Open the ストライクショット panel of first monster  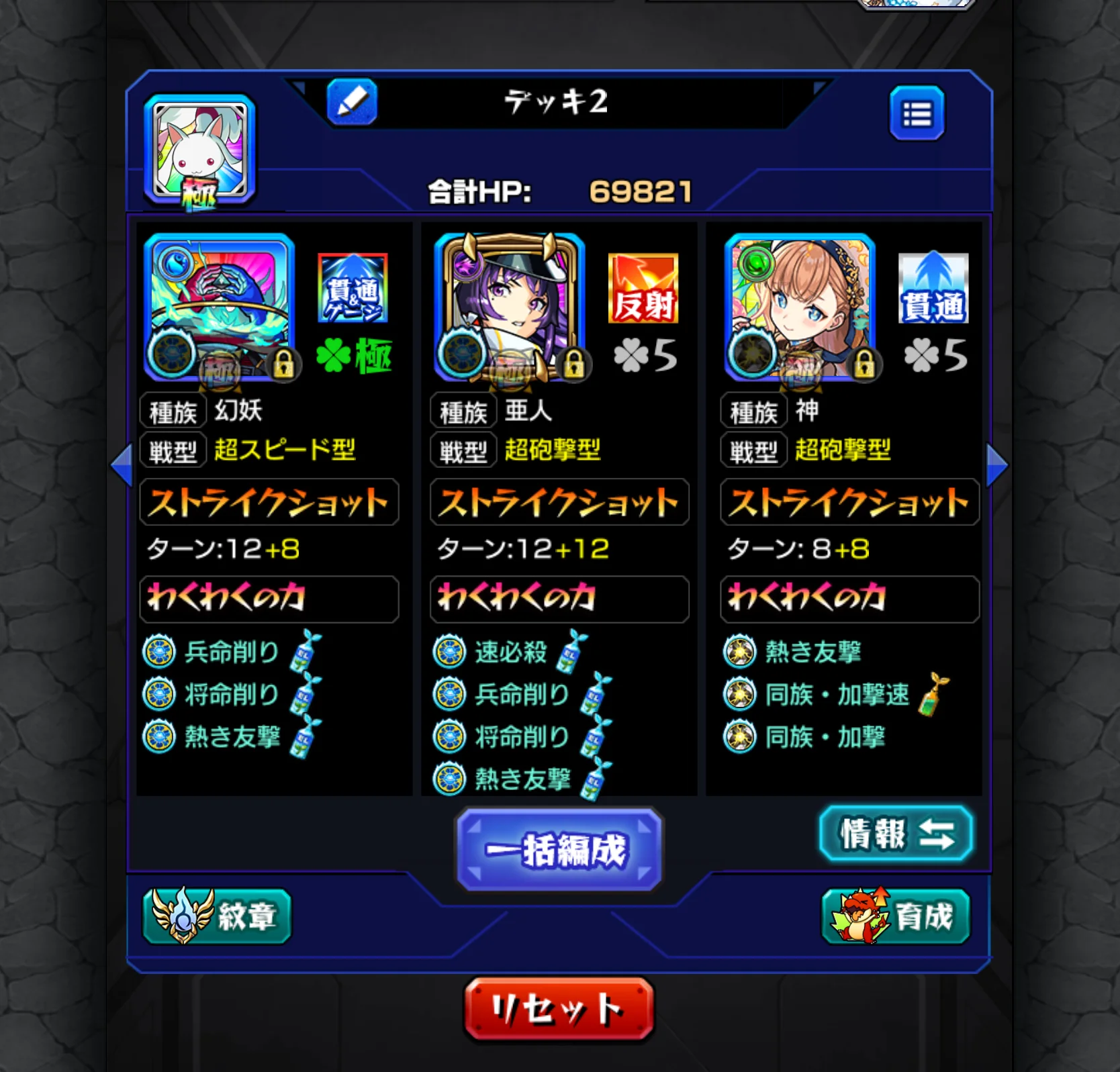pyautogui.click(x=269, y=501)
